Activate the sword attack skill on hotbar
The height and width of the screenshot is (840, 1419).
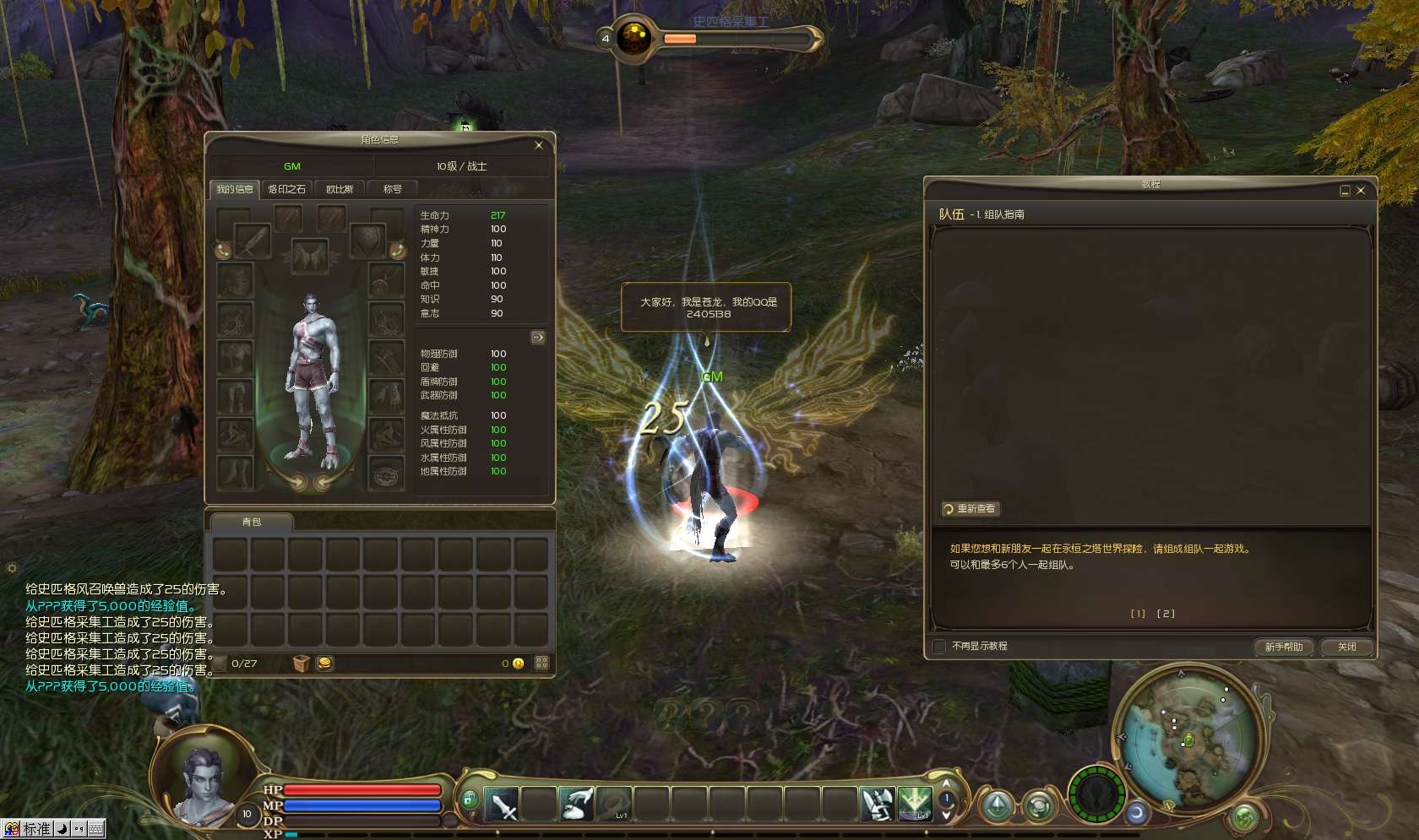[x=502, y=804]
